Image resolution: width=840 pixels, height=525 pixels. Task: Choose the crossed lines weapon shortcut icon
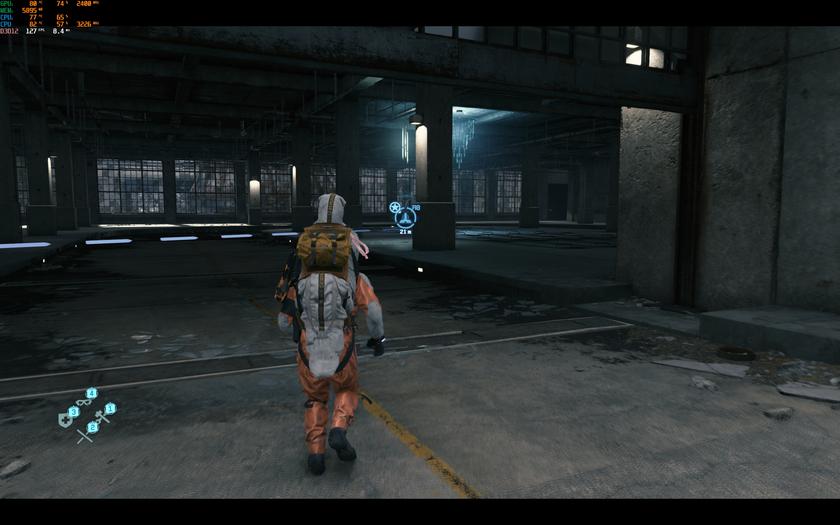click(84, 435)
